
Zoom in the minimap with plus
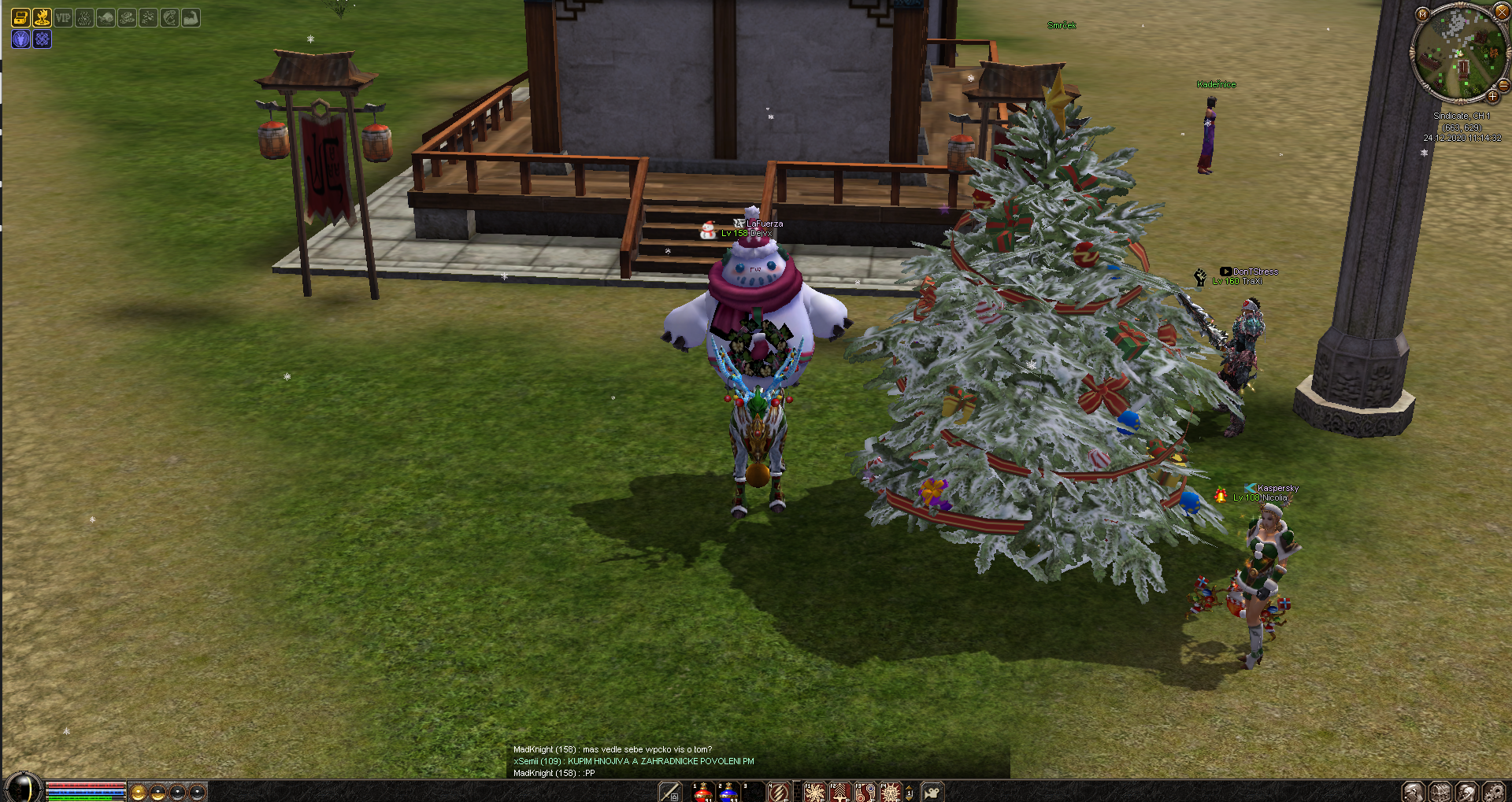(1492, 97)
